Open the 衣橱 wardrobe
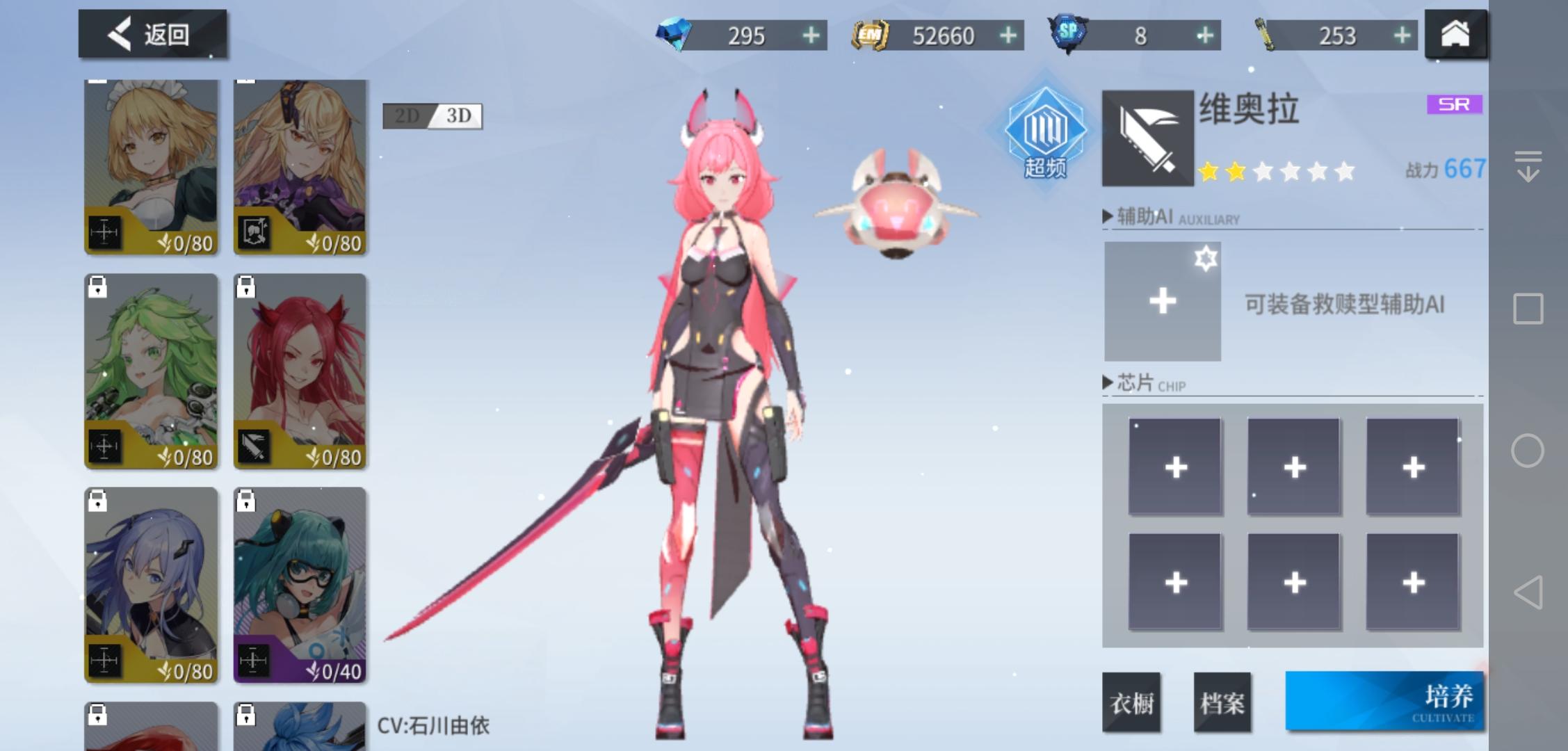This screenshot has width=1568, height=751. [x=1131, y=702]
